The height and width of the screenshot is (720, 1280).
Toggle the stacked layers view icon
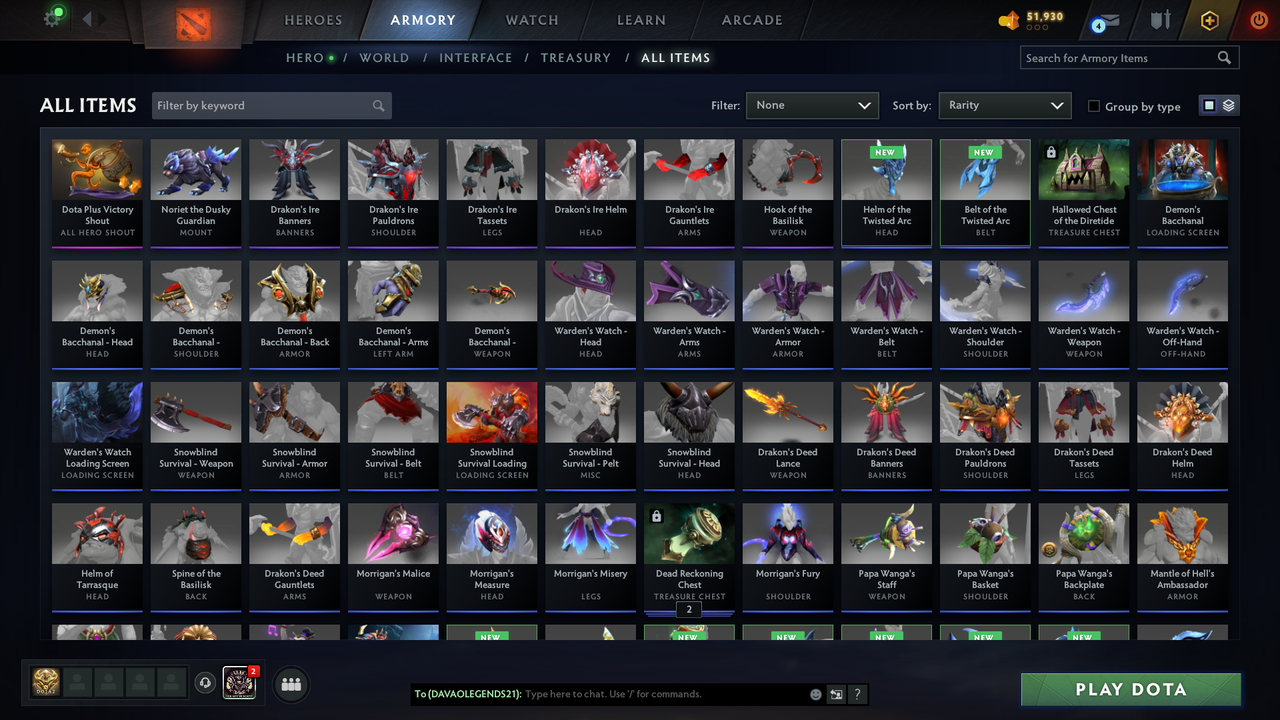pyautogui.click(x=1228, y=105)
